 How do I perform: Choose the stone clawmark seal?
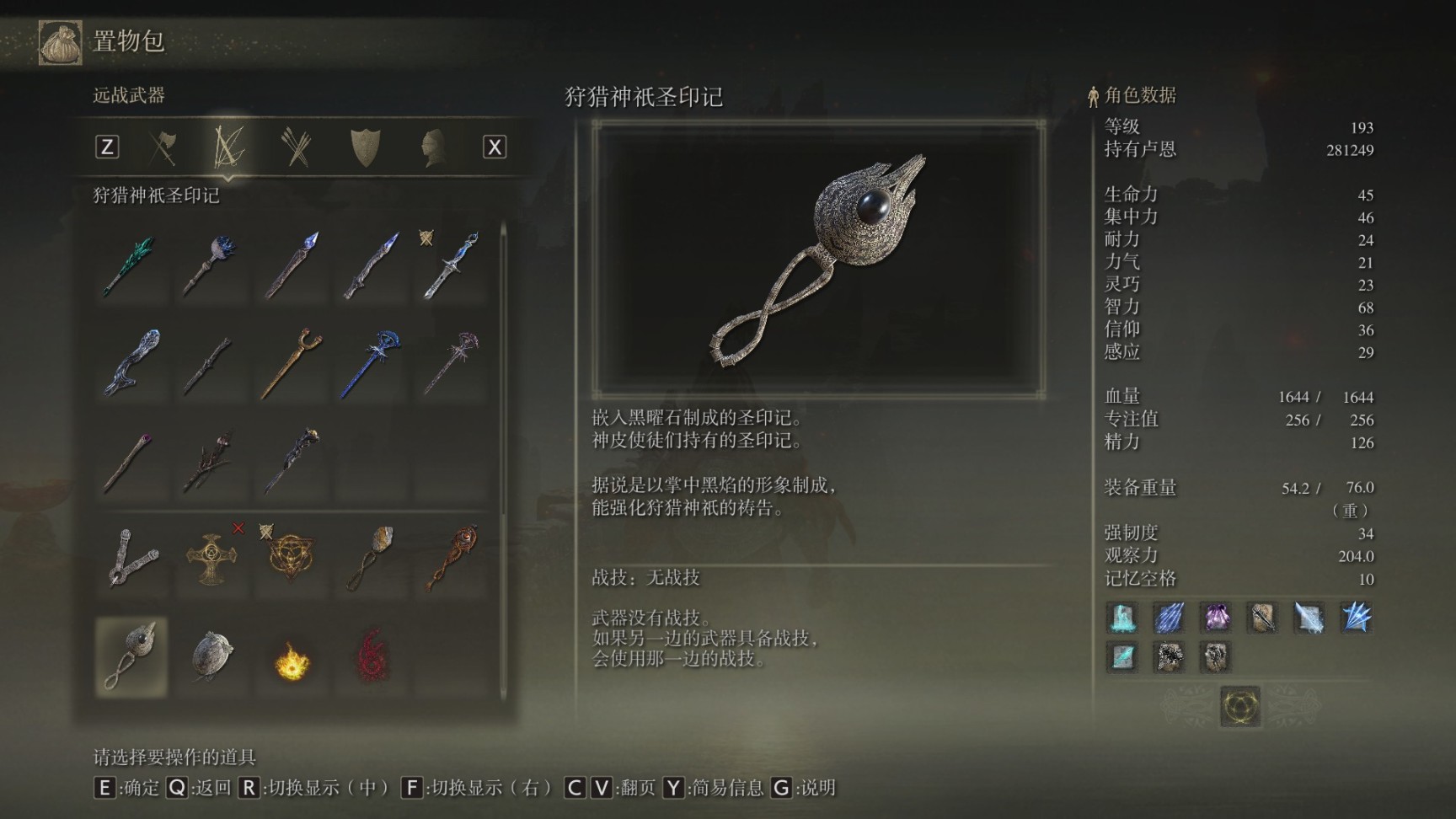211,657
